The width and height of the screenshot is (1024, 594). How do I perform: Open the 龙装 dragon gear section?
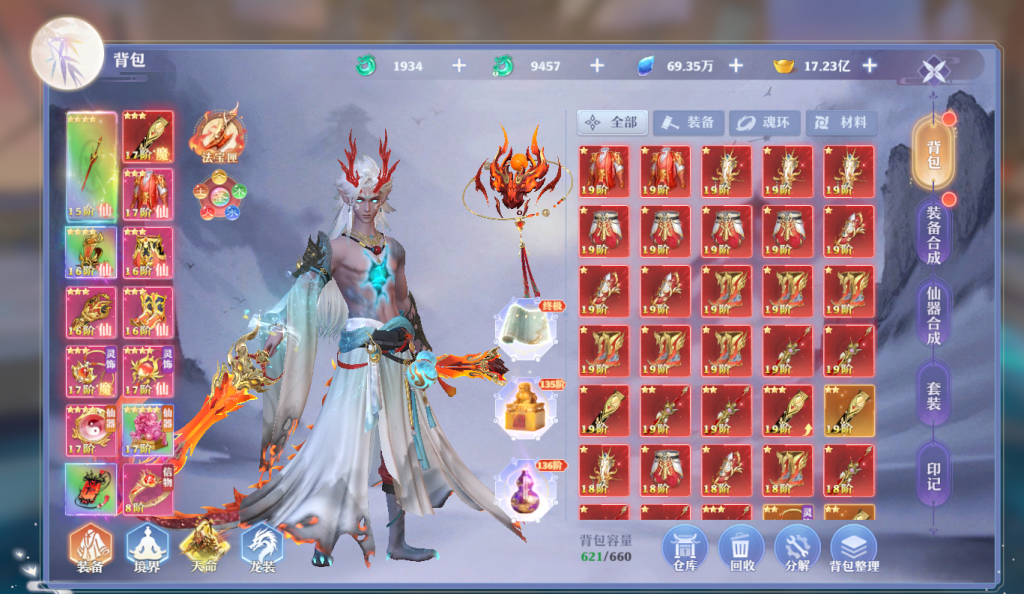pyautogui.click(x=261, y=548)
